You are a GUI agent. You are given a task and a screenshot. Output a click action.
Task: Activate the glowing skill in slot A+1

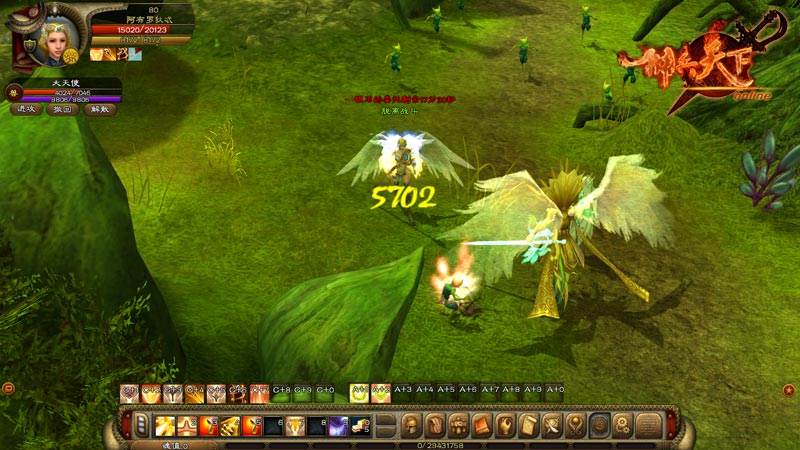pyautogui.click(x=358, y=394)
